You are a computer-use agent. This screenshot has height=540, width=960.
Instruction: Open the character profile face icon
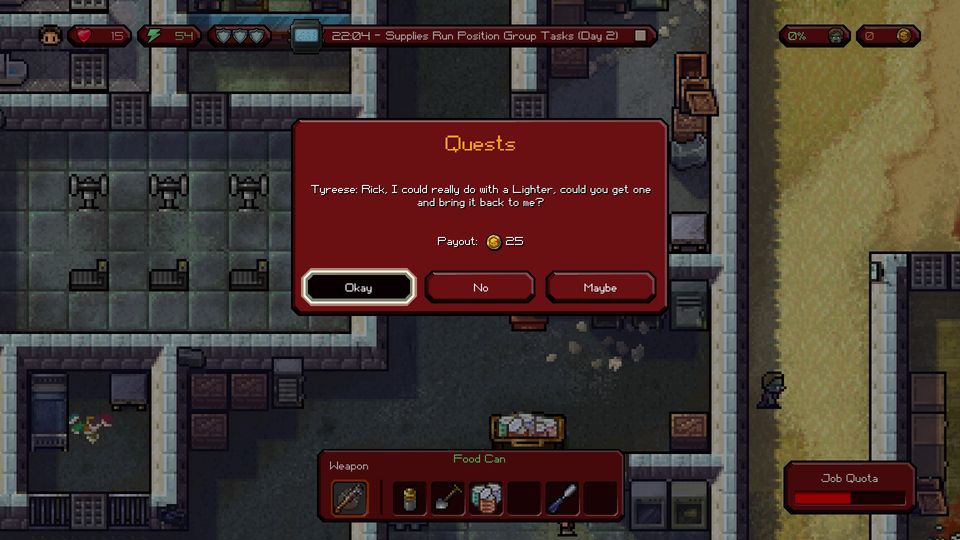point(50,36)
